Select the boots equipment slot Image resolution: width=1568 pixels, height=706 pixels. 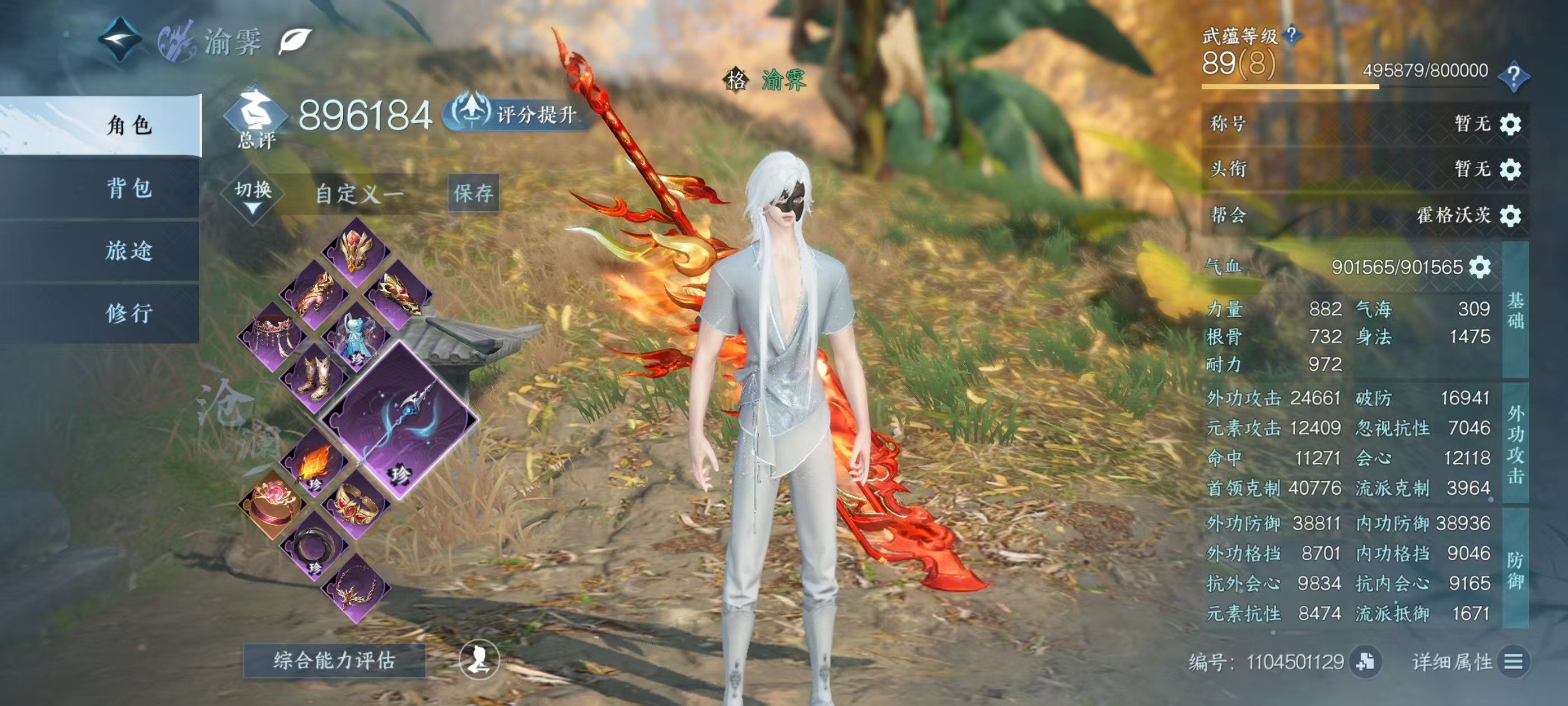pos(315,378)
